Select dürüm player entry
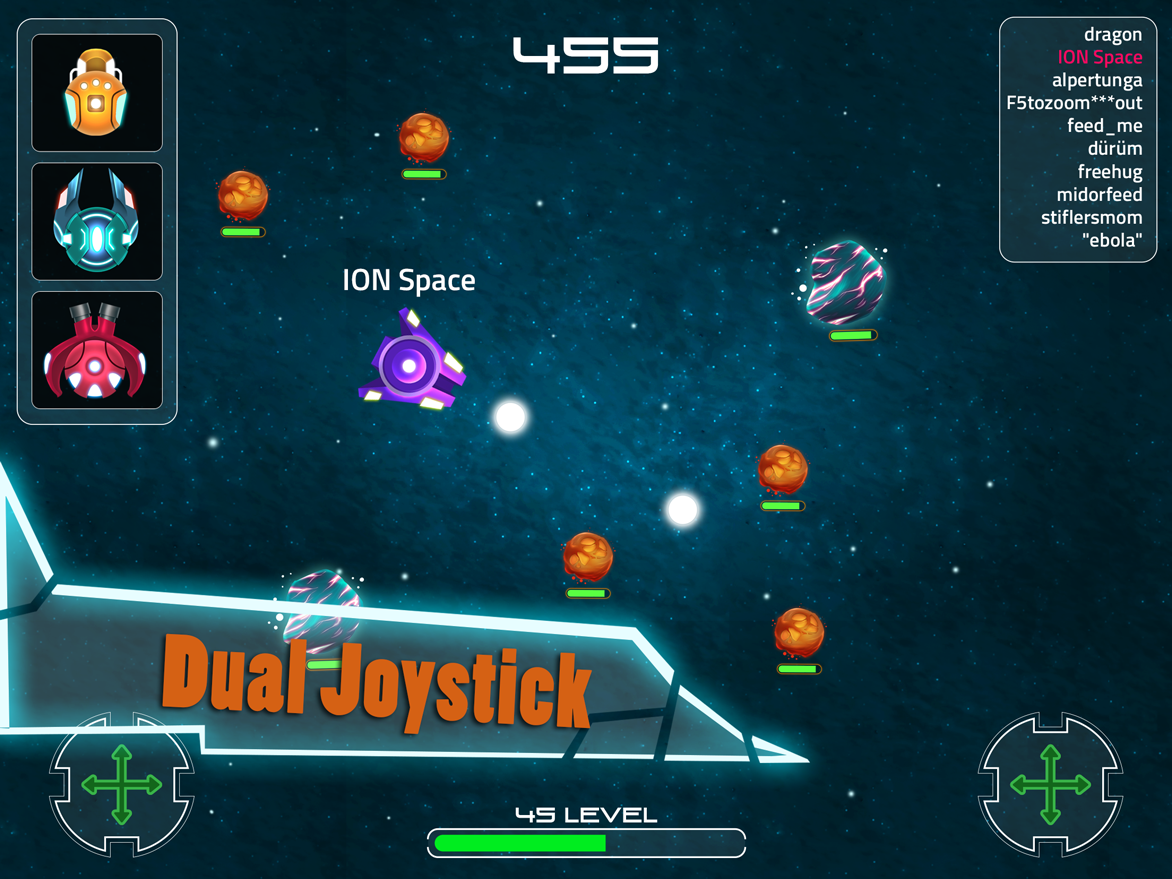 tap(1114, 149)
